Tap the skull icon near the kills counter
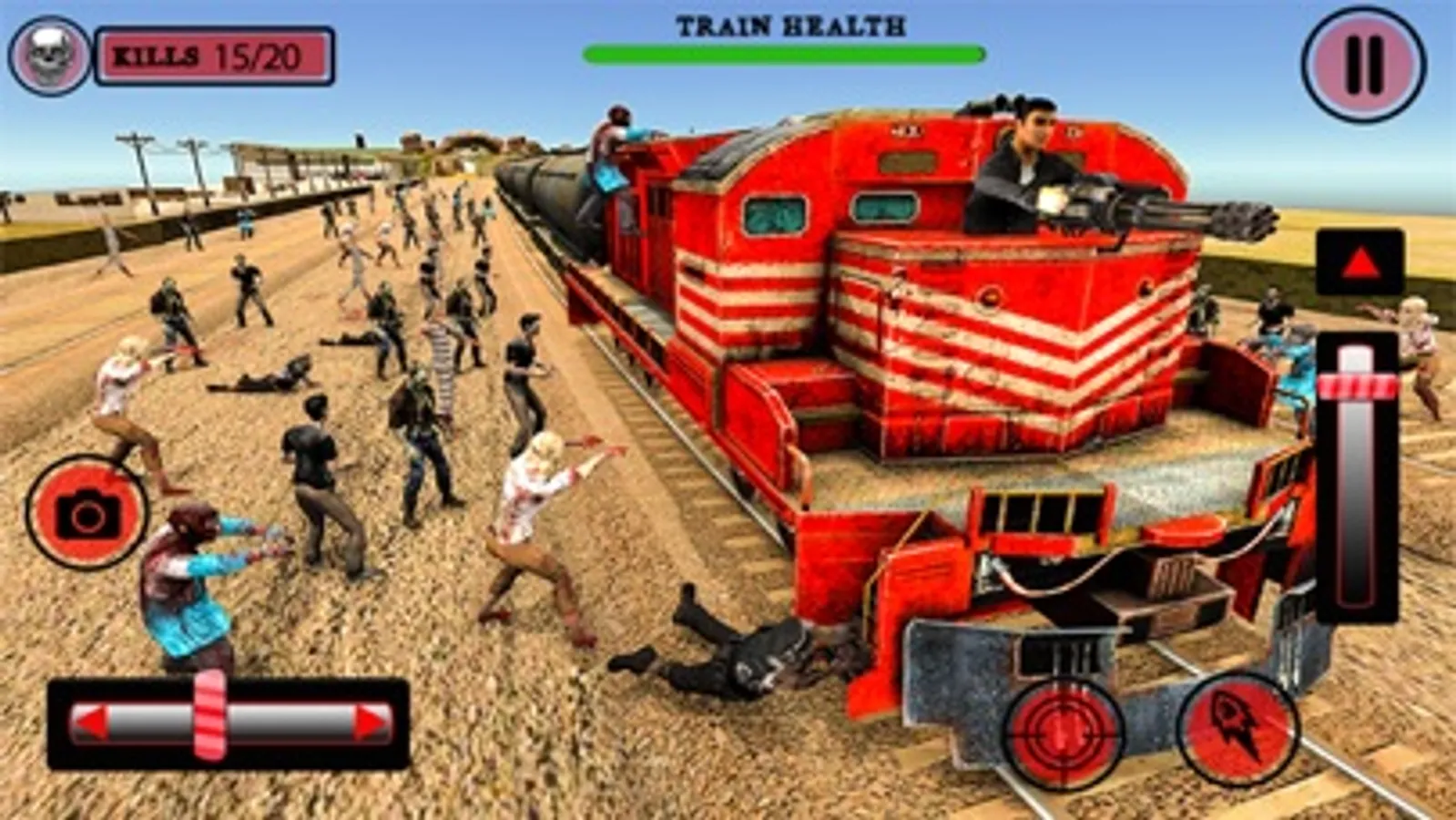 49,55
